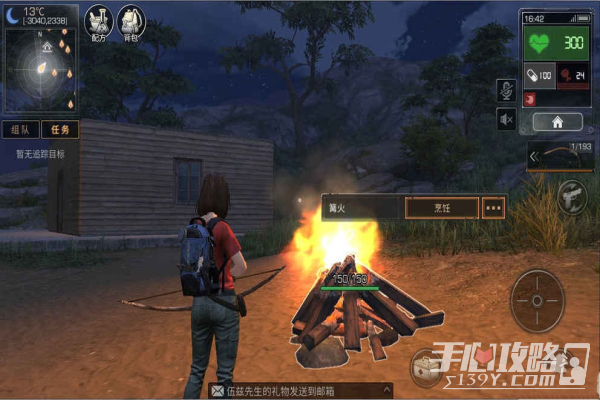Choose 烹饪 cook at the campfire

coord(439,207)
